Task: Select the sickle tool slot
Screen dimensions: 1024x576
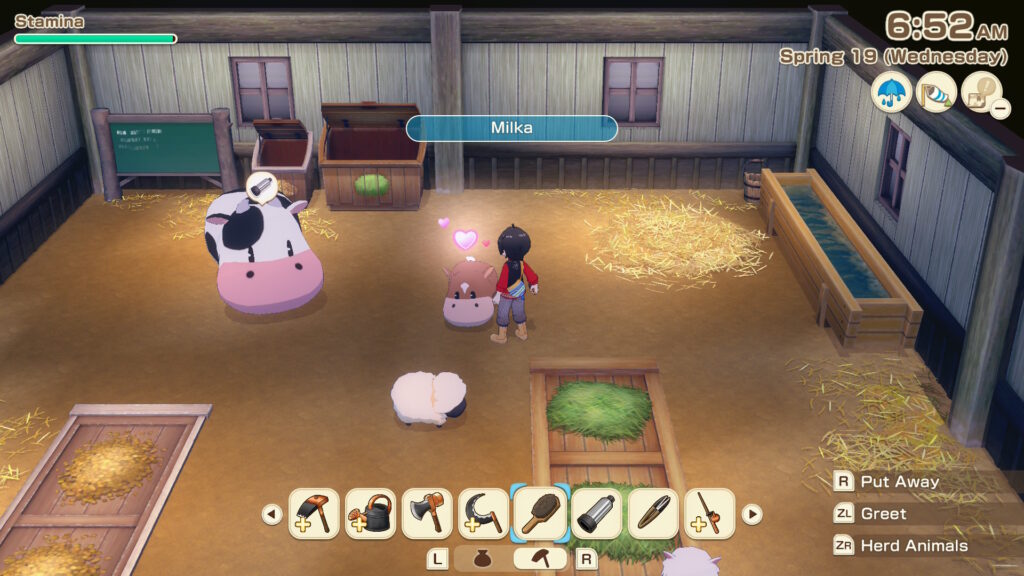Action: coord(484,514)
